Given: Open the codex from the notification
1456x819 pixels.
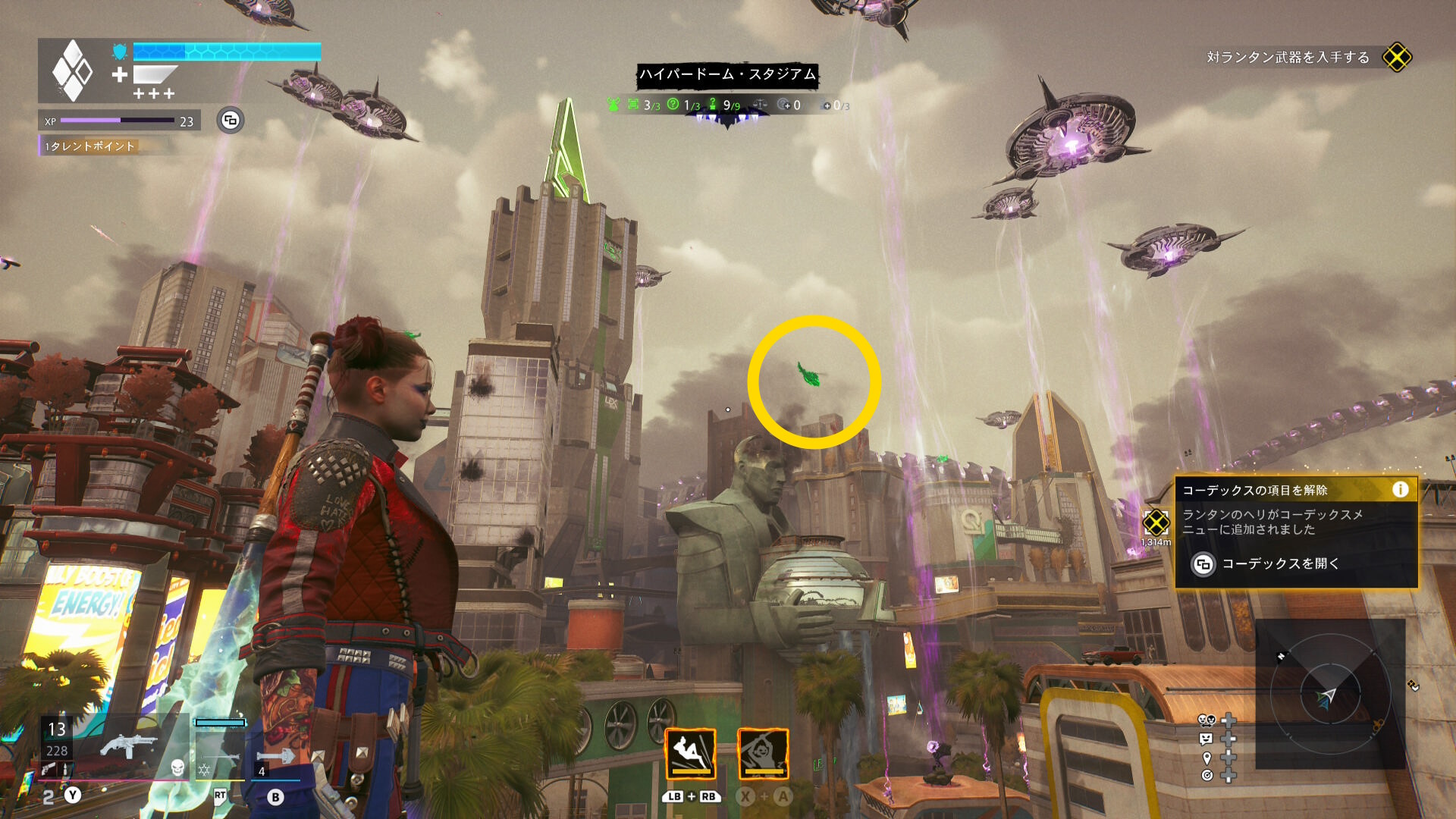Looking at the screenshot, I should (1265, 564).
